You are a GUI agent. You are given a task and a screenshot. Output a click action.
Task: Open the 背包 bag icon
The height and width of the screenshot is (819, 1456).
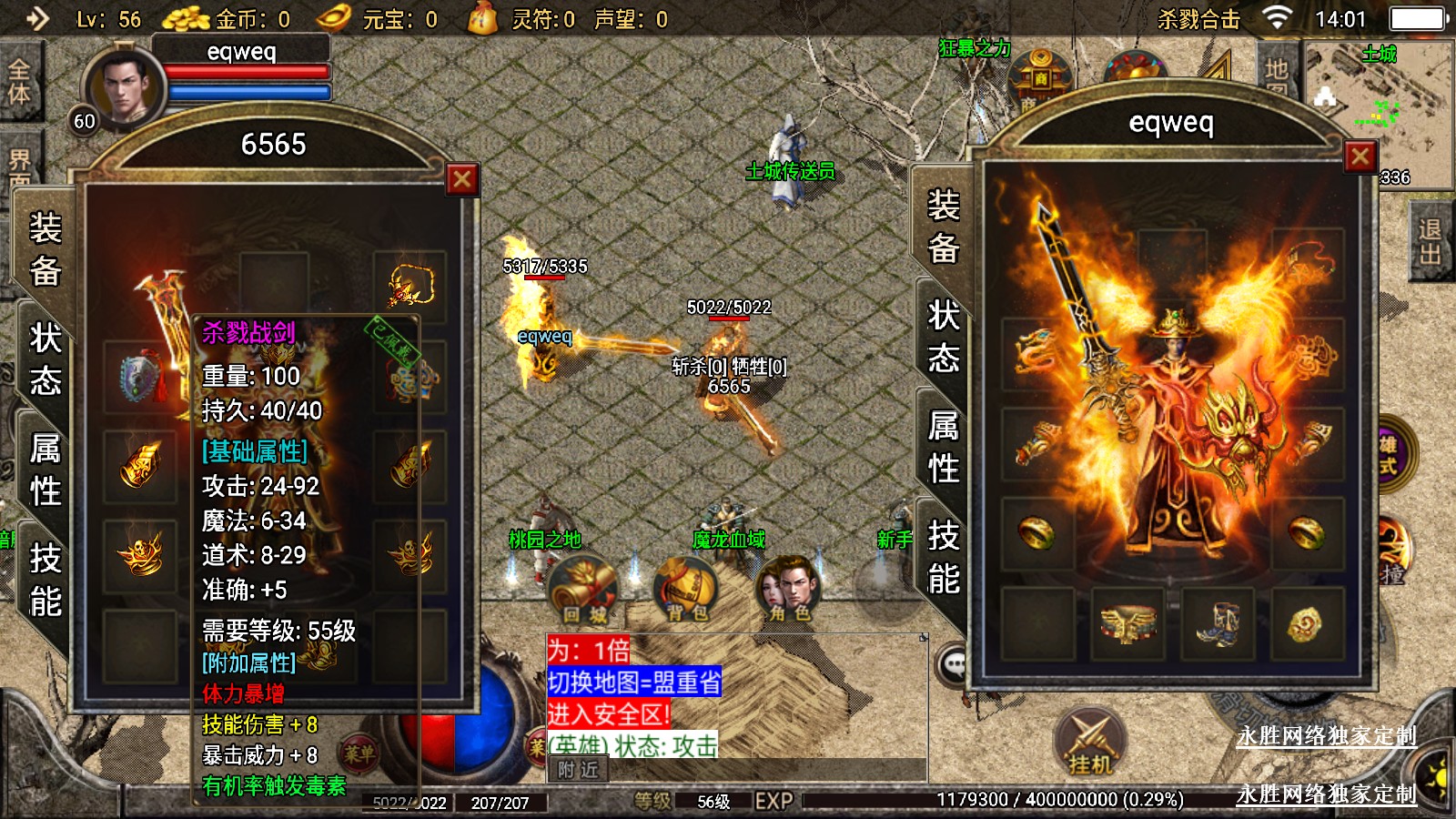click(x=687, y=589)
